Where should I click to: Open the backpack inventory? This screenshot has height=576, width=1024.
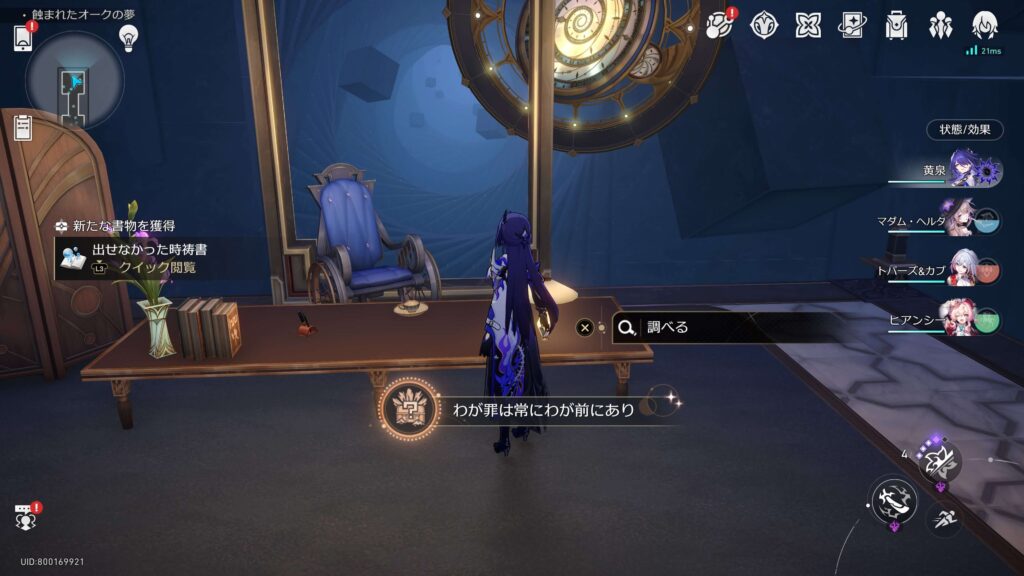(896, 25)
